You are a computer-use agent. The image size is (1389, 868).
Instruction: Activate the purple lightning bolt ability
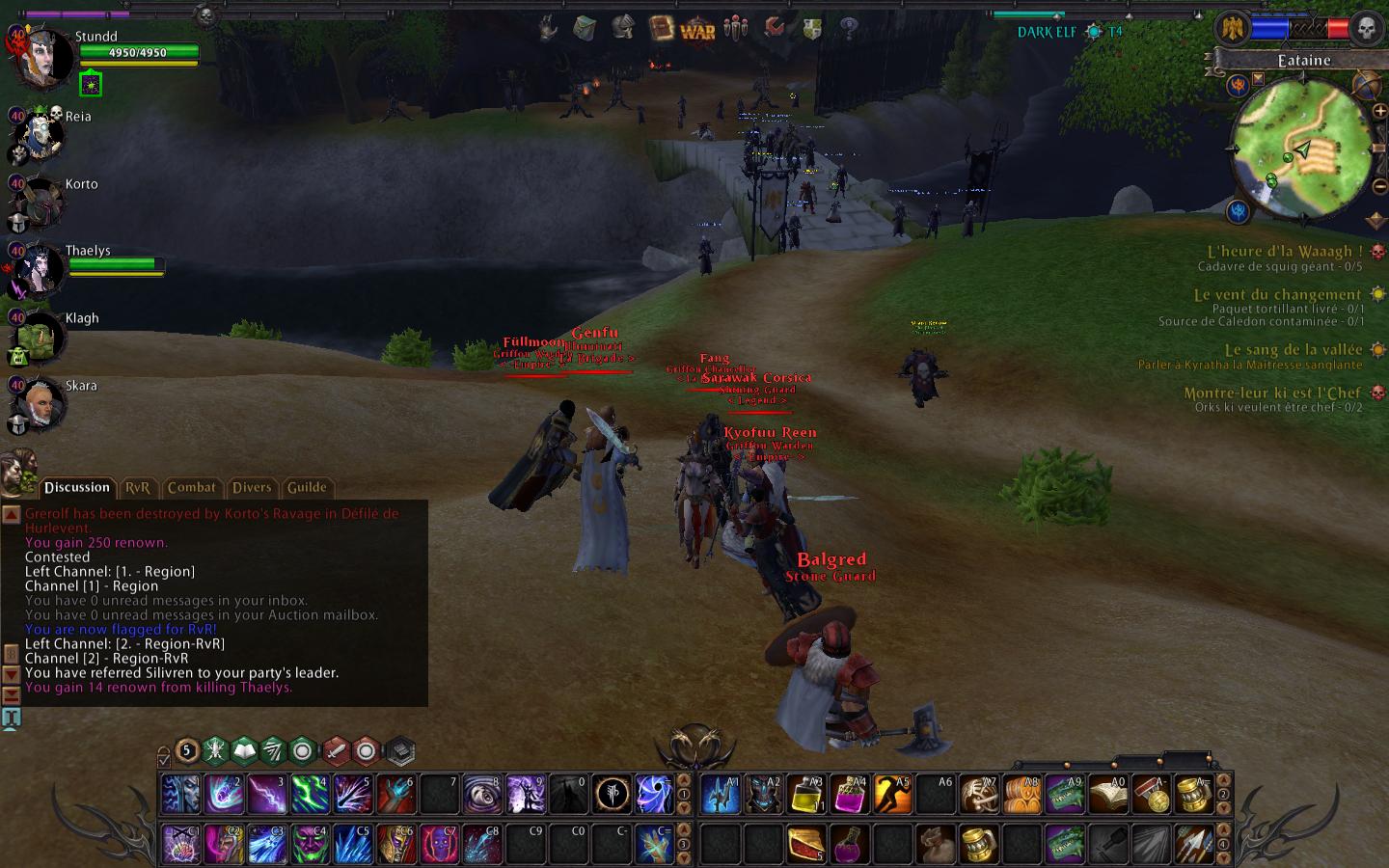266,795
